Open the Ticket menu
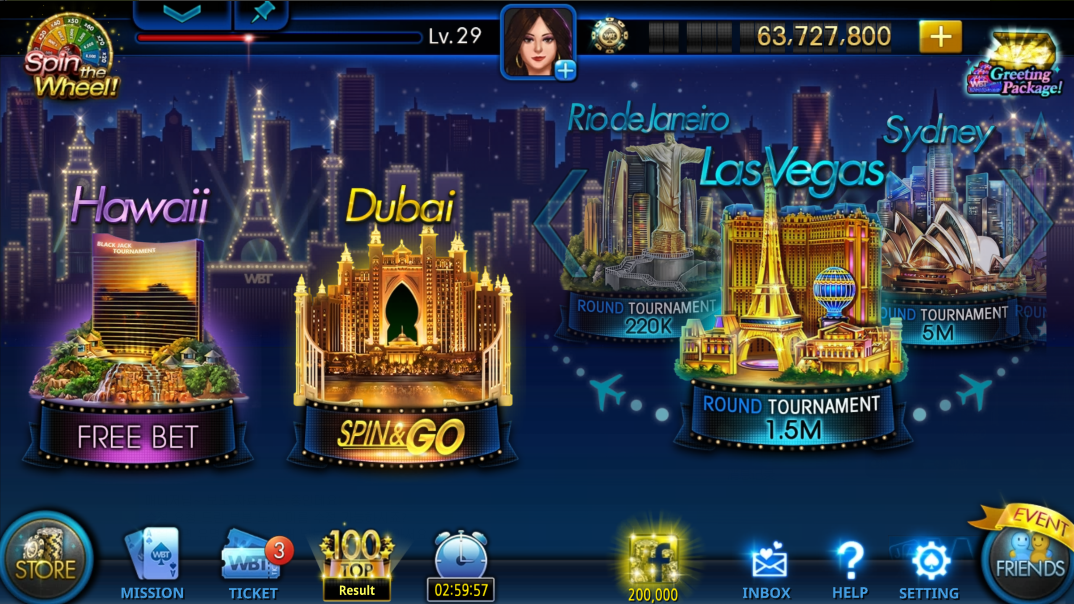Viewport: 1074px width, 604px height. pyautogui.click(x=253, y=564)
